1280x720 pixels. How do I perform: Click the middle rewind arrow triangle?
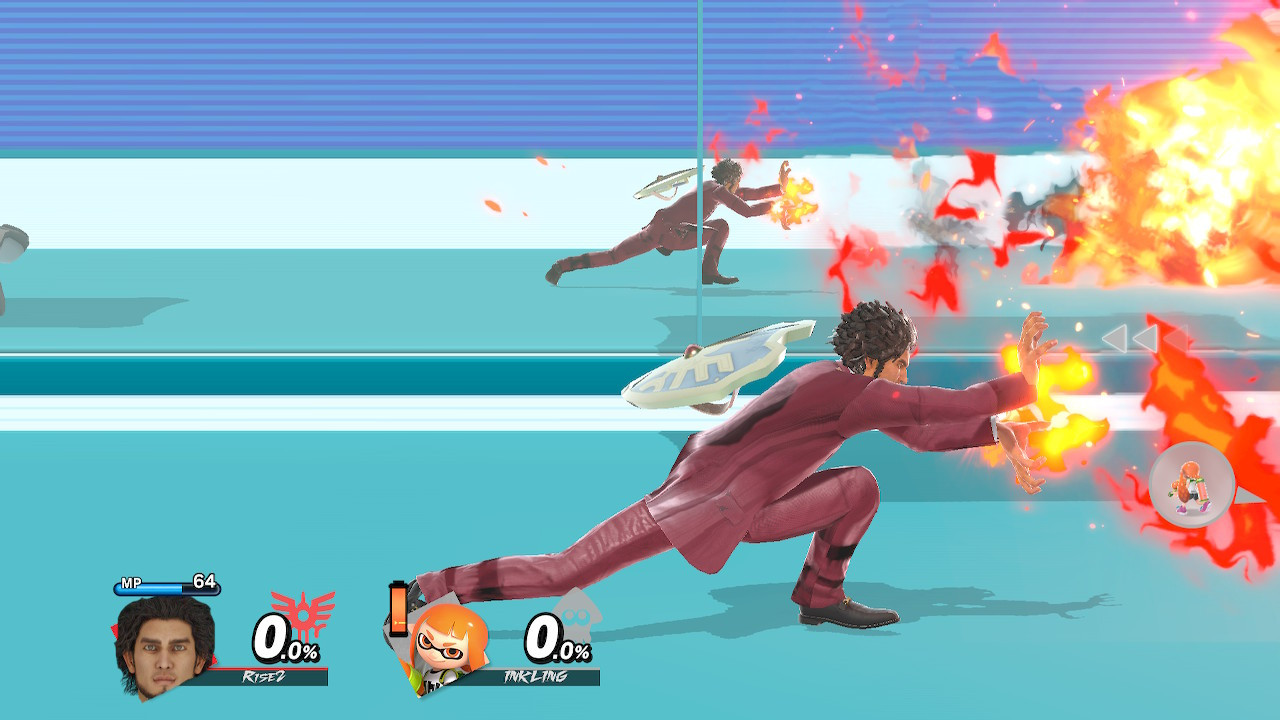tap(1146, 338)
